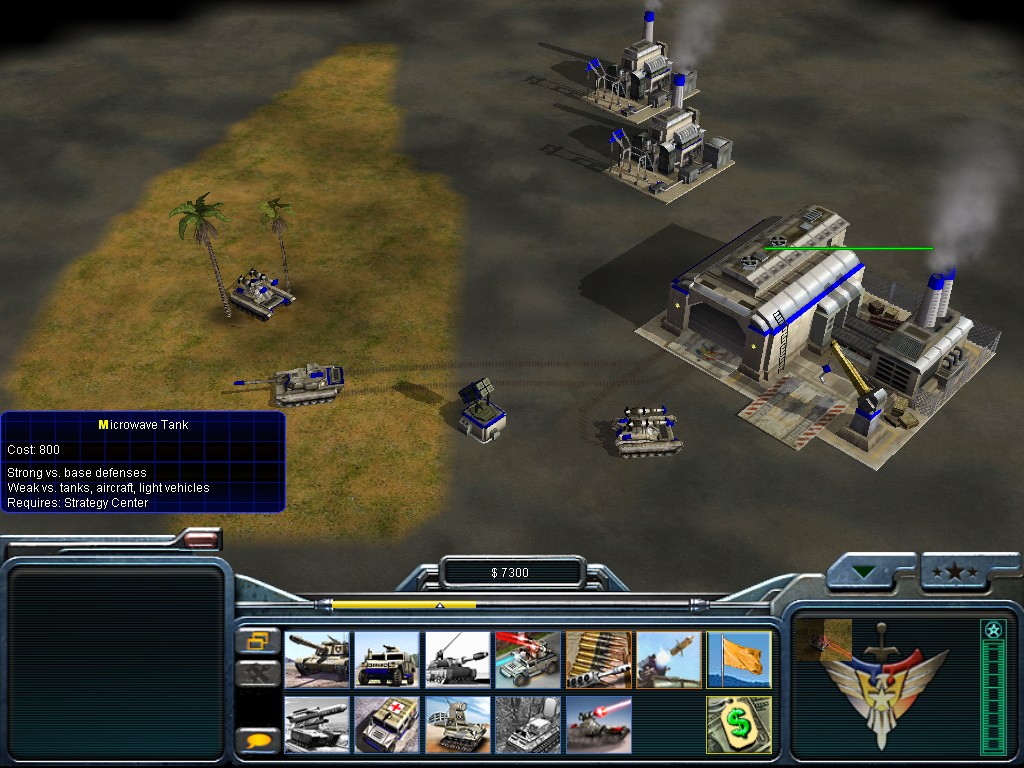Build the wheeled Avenger with twin red lasers
This screenshot has width=1024, height=768.
point(527,659)
